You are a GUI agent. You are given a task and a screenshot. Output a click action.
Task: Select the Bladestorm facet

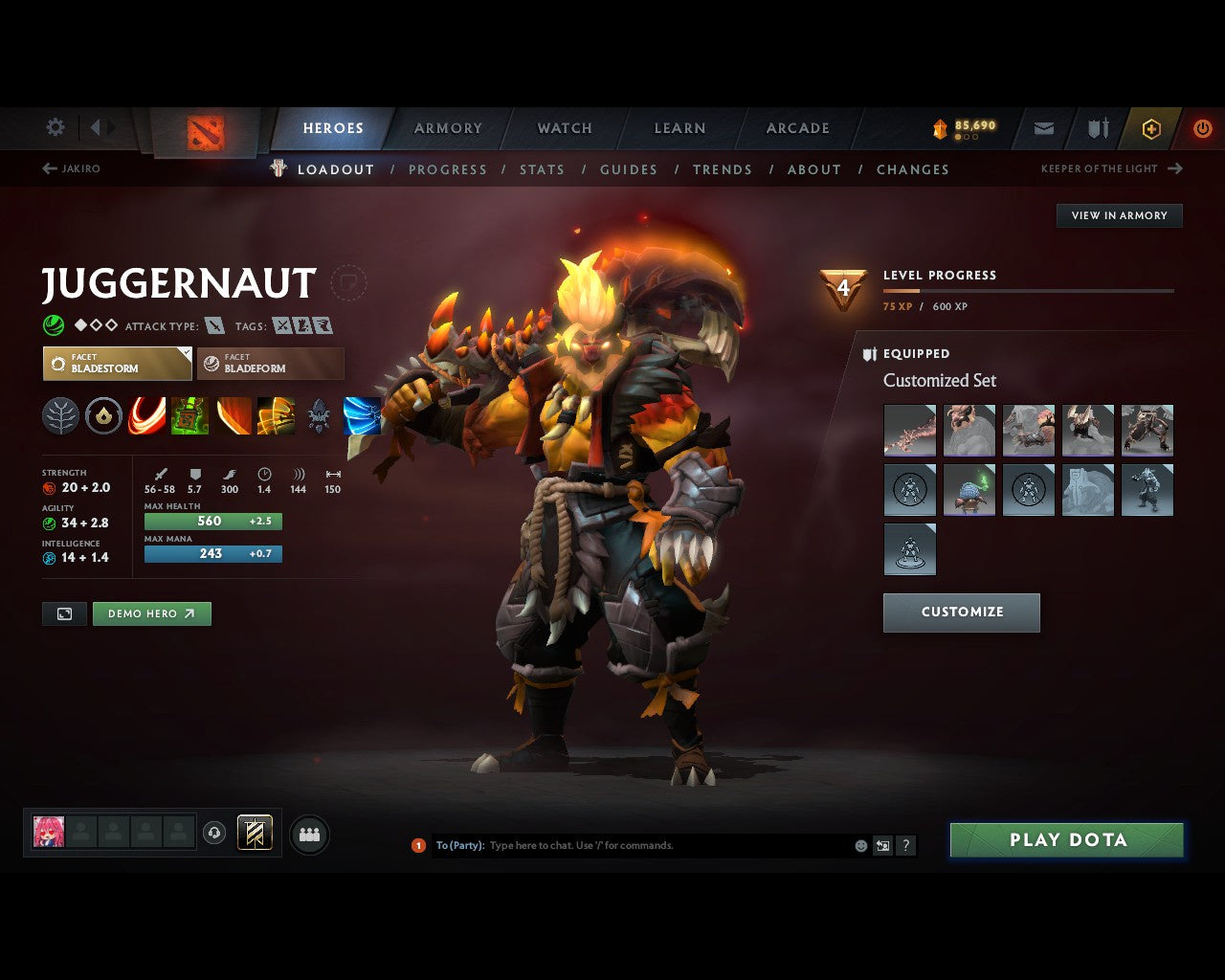pos(117,364)
